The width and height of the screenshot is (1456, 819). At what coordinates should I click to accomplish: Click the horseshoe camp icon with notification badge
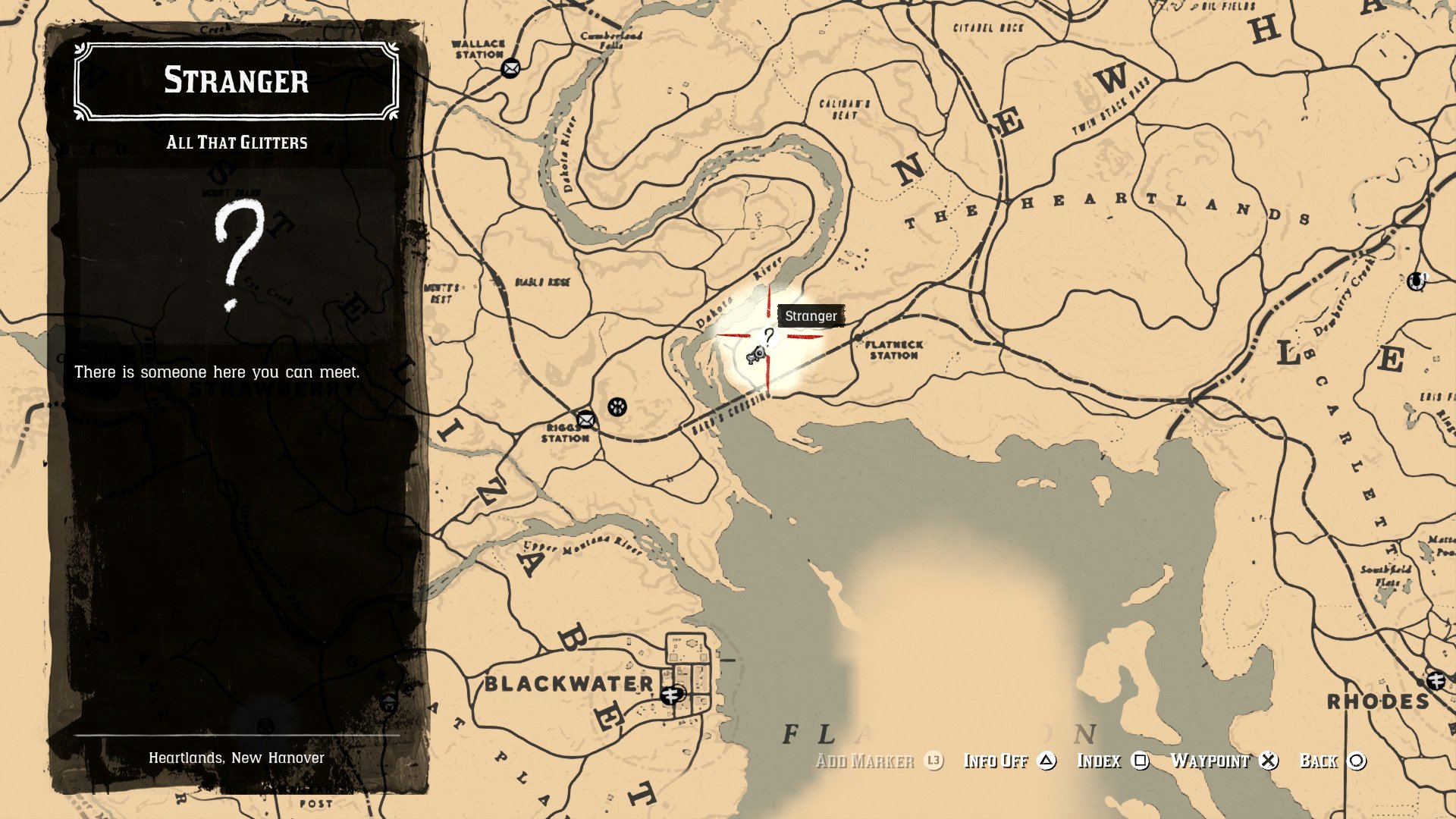coord(1416,281)
